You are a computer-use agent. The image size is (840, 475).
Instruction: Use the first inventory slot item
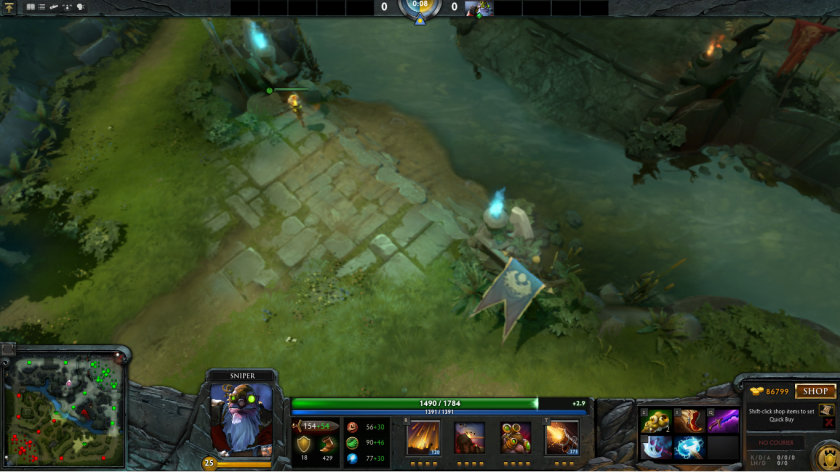655,421
